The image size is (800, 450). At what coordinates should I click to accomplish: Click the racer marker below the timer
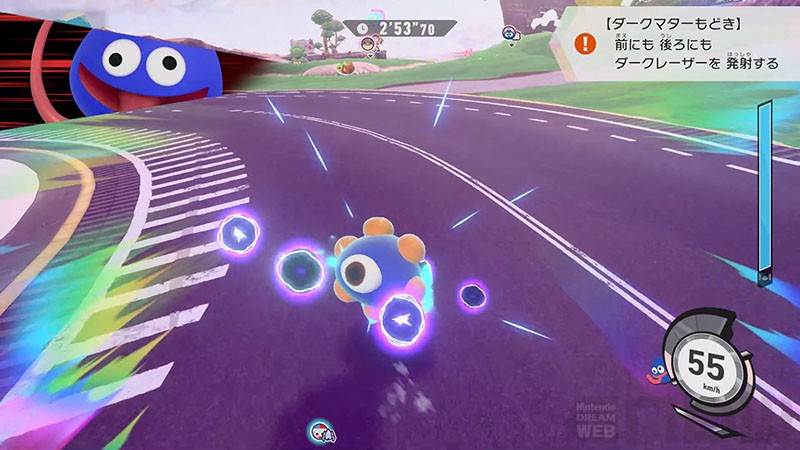click(x=370, y=45)
